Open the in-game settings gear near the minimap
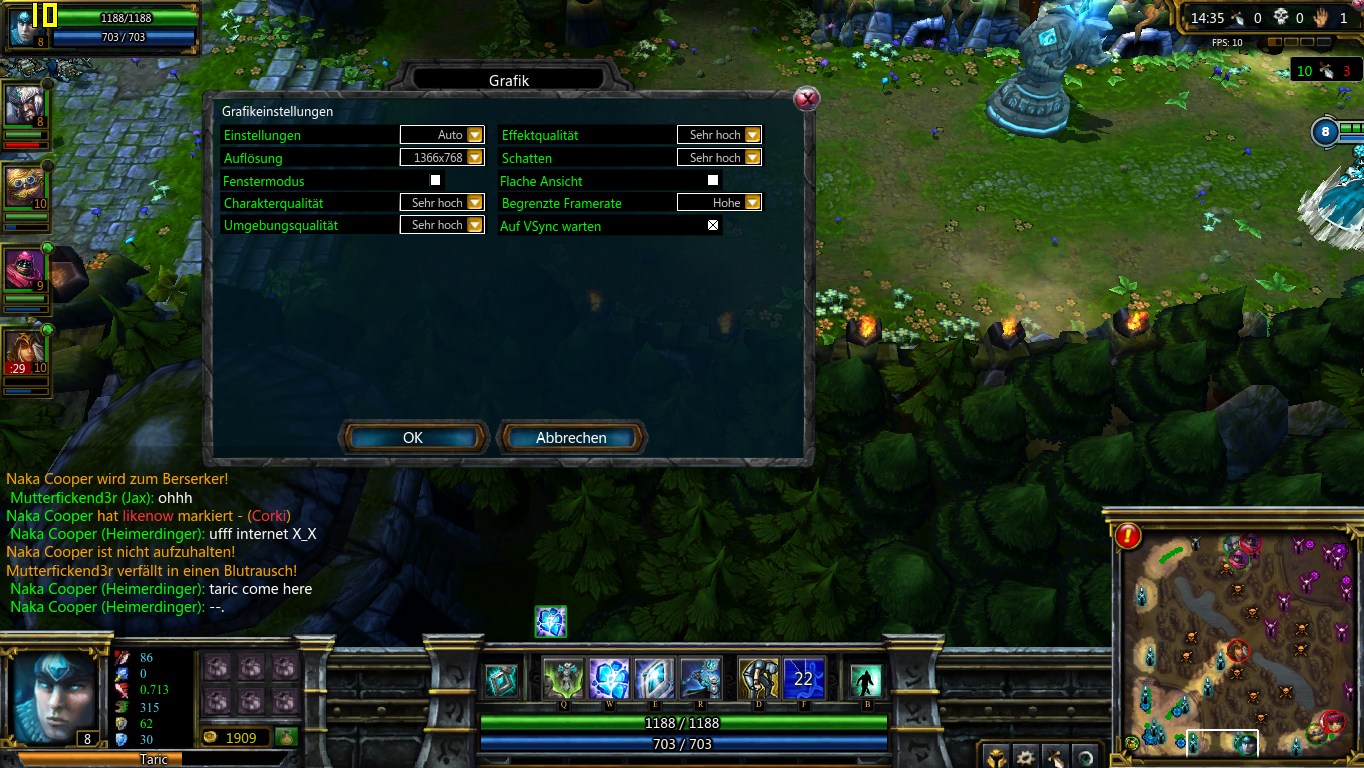 point(1025,757)
